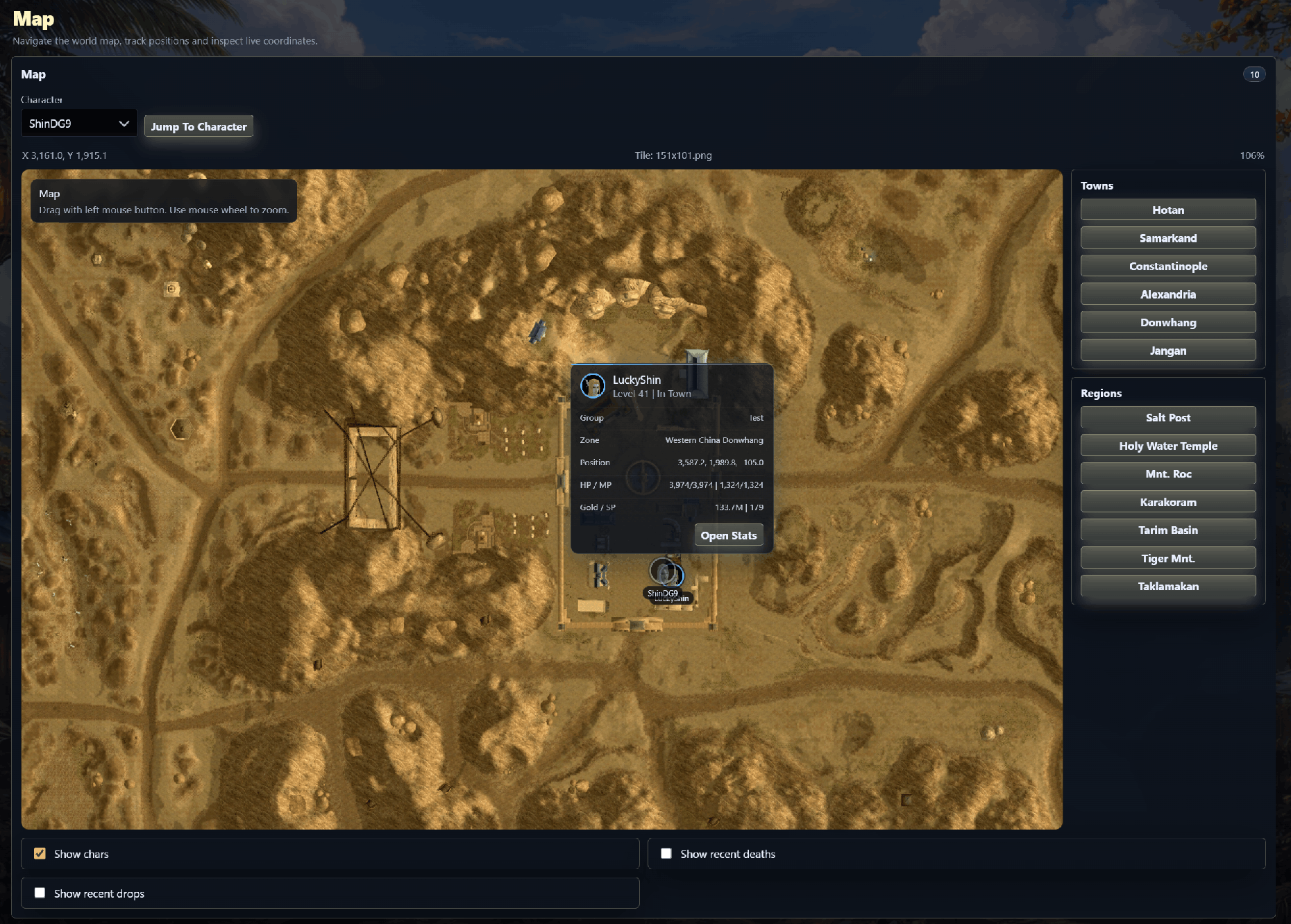This screenshot has height=924, width=1291.
Task: Click the notification badge showing 10
Action: coord(1254,74)
